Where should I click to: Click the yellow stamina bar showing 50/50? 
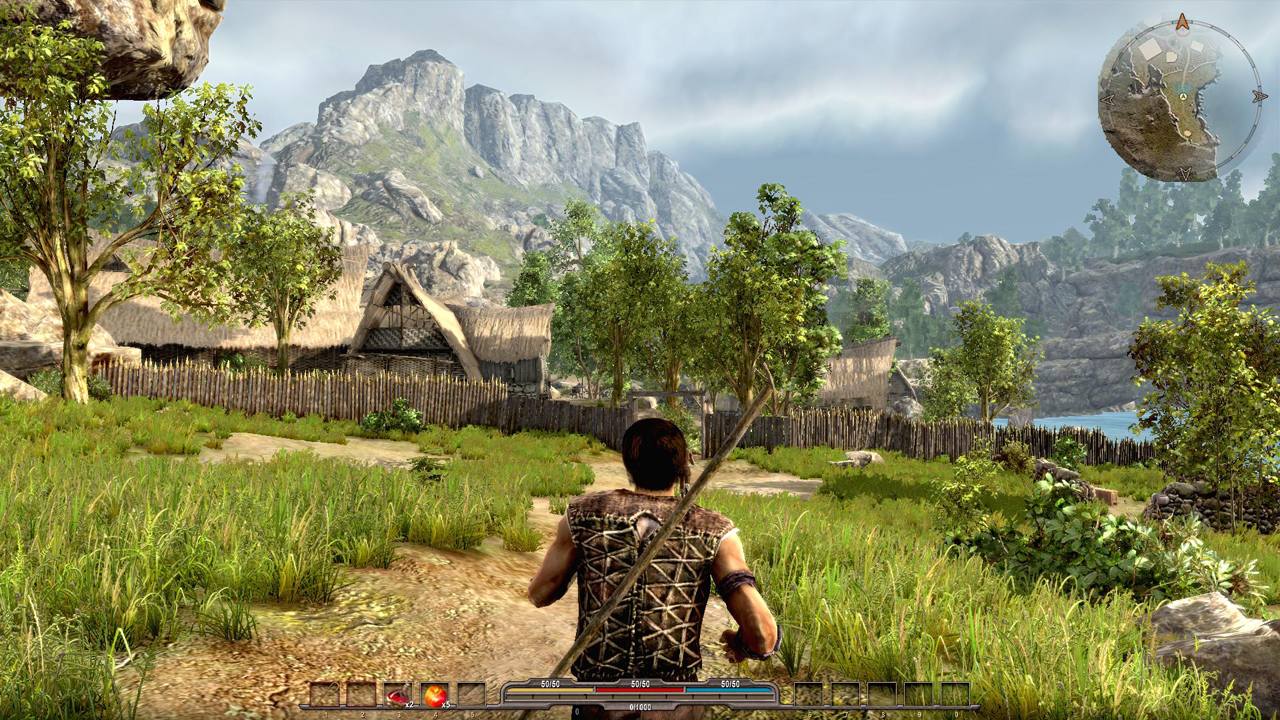coord(549,690)
